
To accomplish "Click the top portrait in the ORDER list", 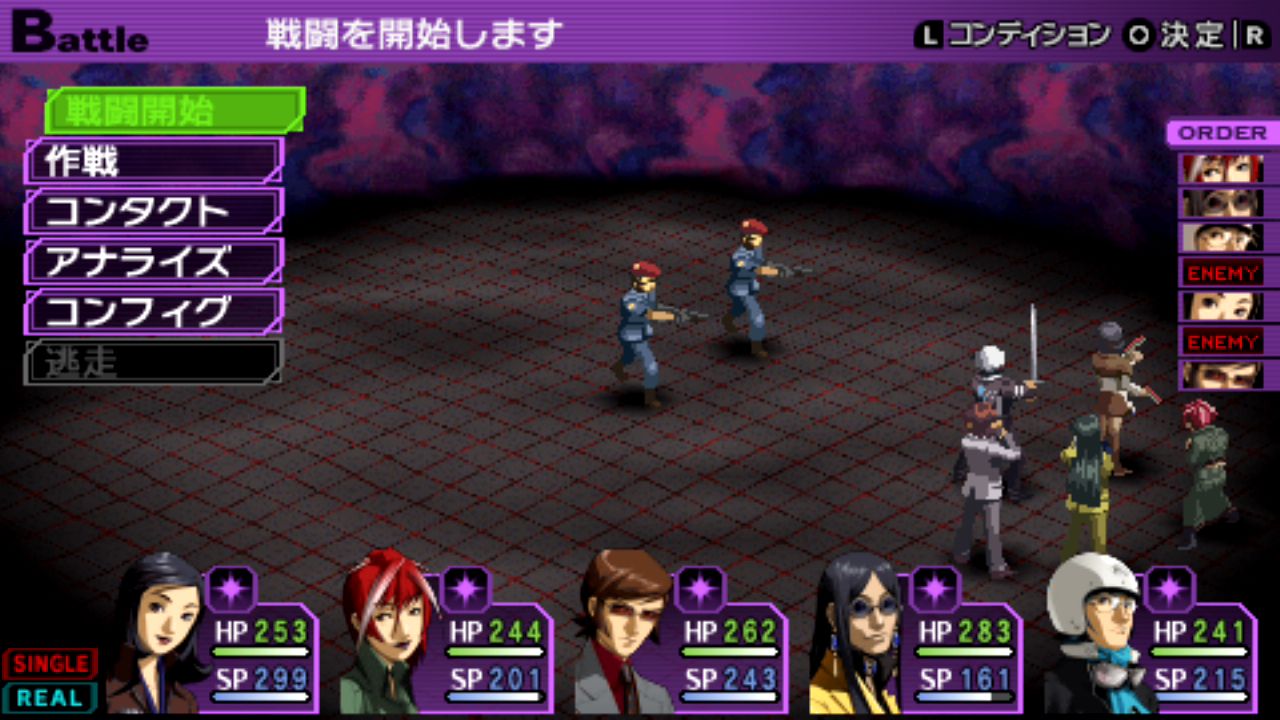I will coord(1222,168).
